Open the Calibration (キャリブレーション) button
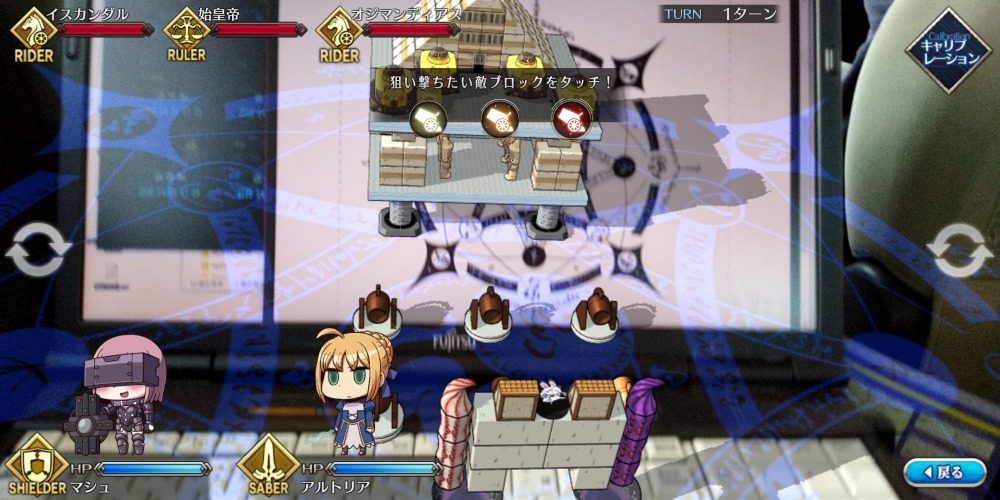Viewport: 1000px width, 500px height. tap(947, 51)
